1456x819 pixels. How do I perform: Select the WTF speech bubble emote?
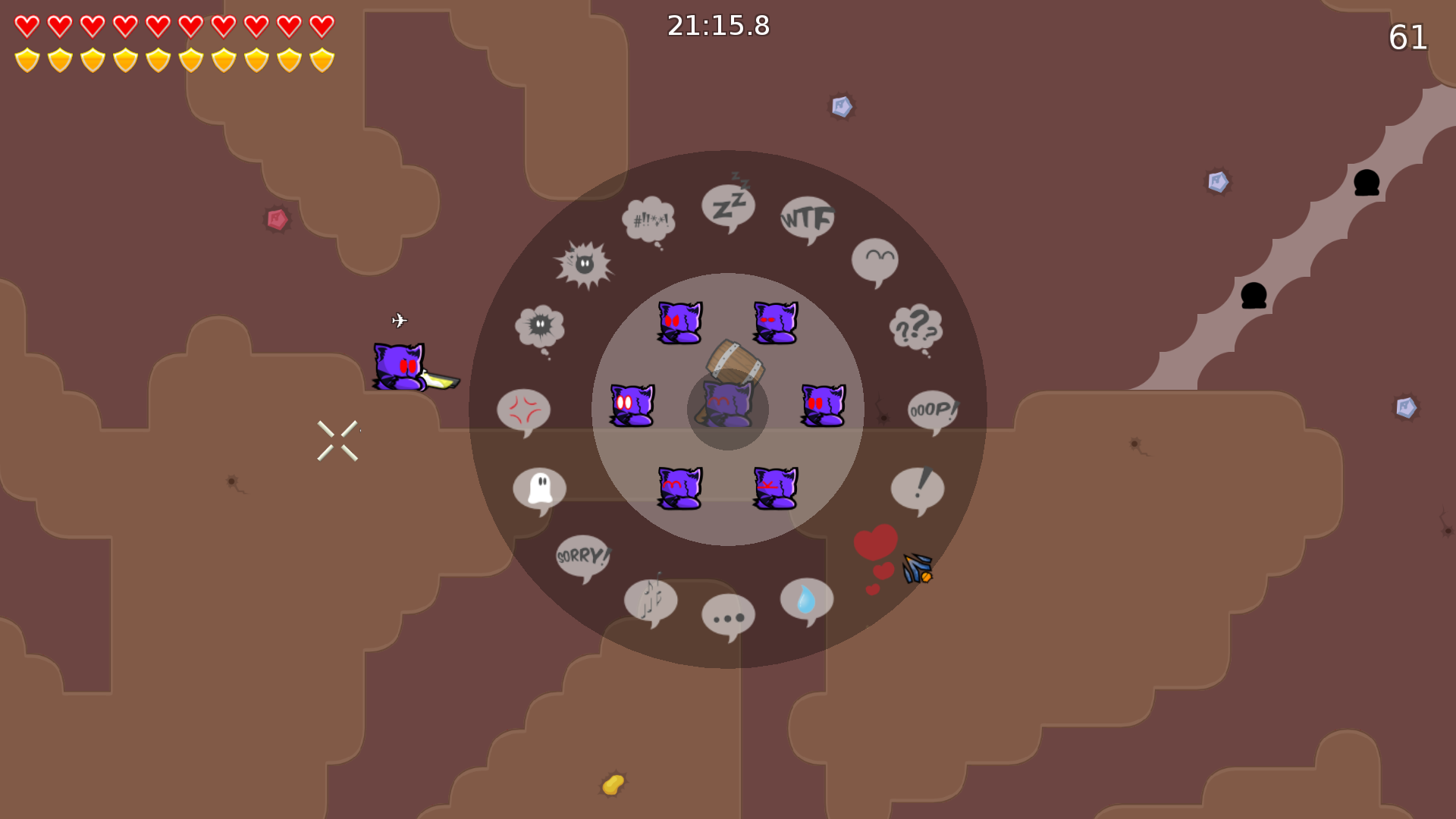(x=806, y=220)
